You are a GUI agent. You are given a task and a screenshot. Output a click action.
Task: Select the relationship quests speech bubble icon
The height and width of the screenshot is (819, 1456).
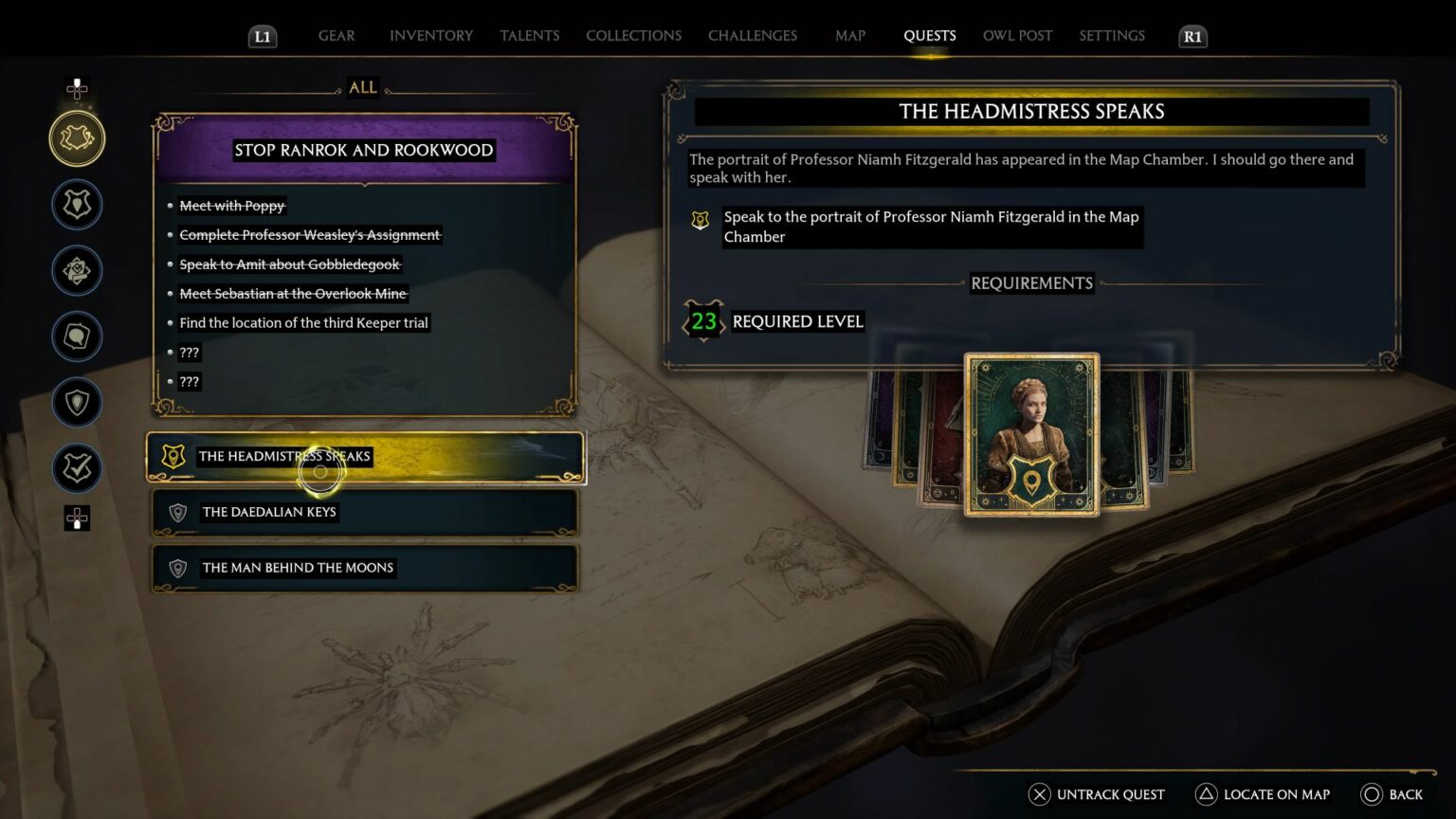[x=77, y=337]
